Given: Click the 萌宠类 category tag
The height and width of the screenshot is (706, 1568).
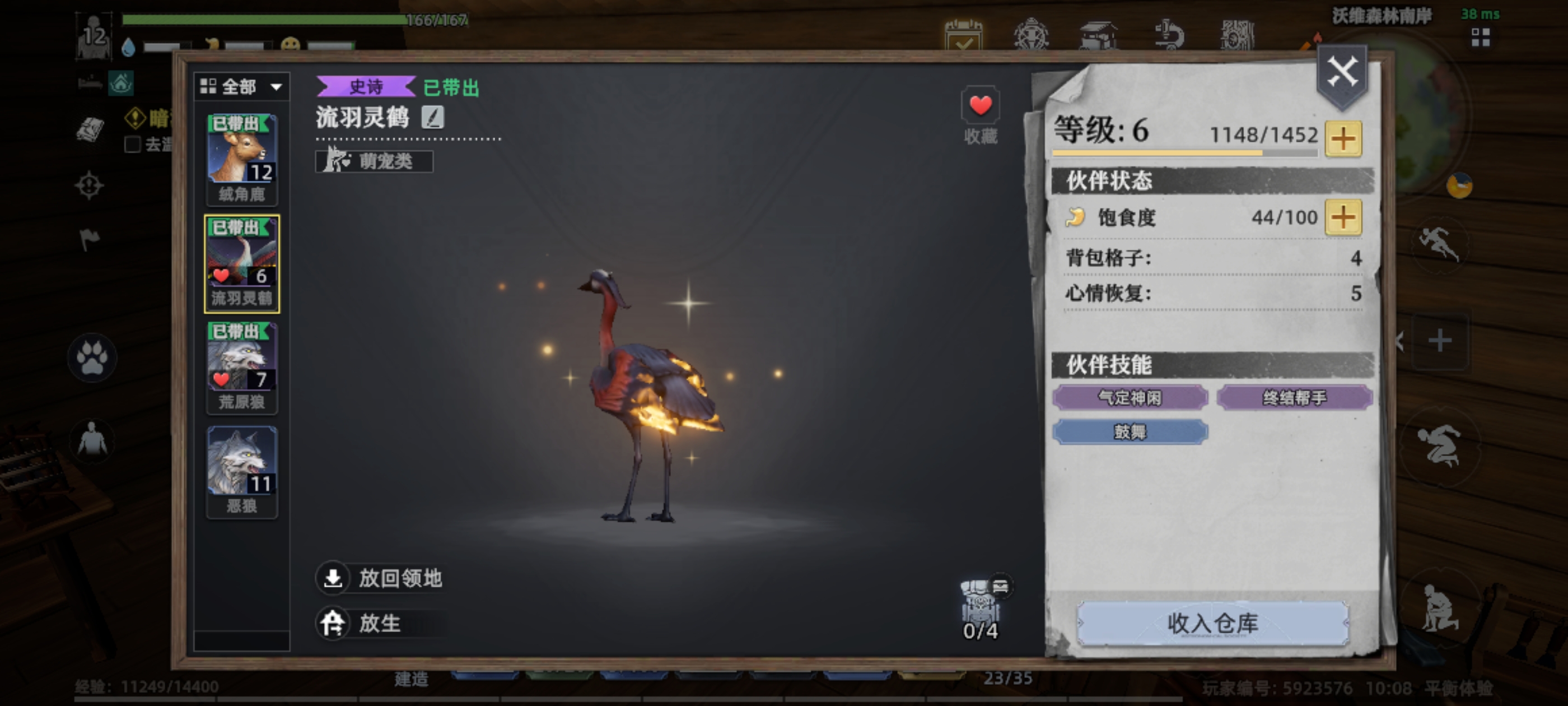Looking at the screenshot, I should (x=374, y=161).
